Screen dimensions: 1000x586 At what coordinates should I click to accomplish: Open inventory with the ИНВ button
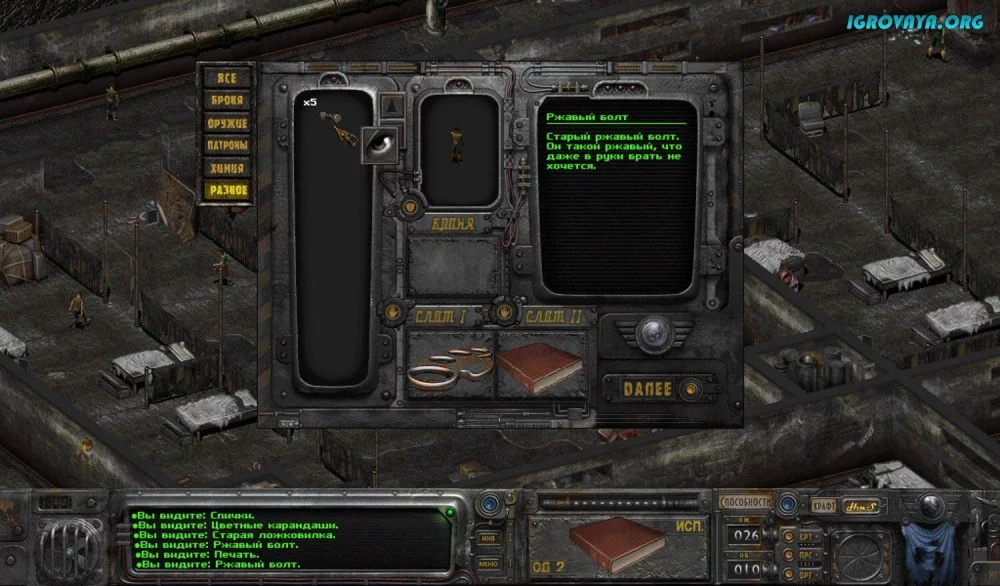[489, 537]
